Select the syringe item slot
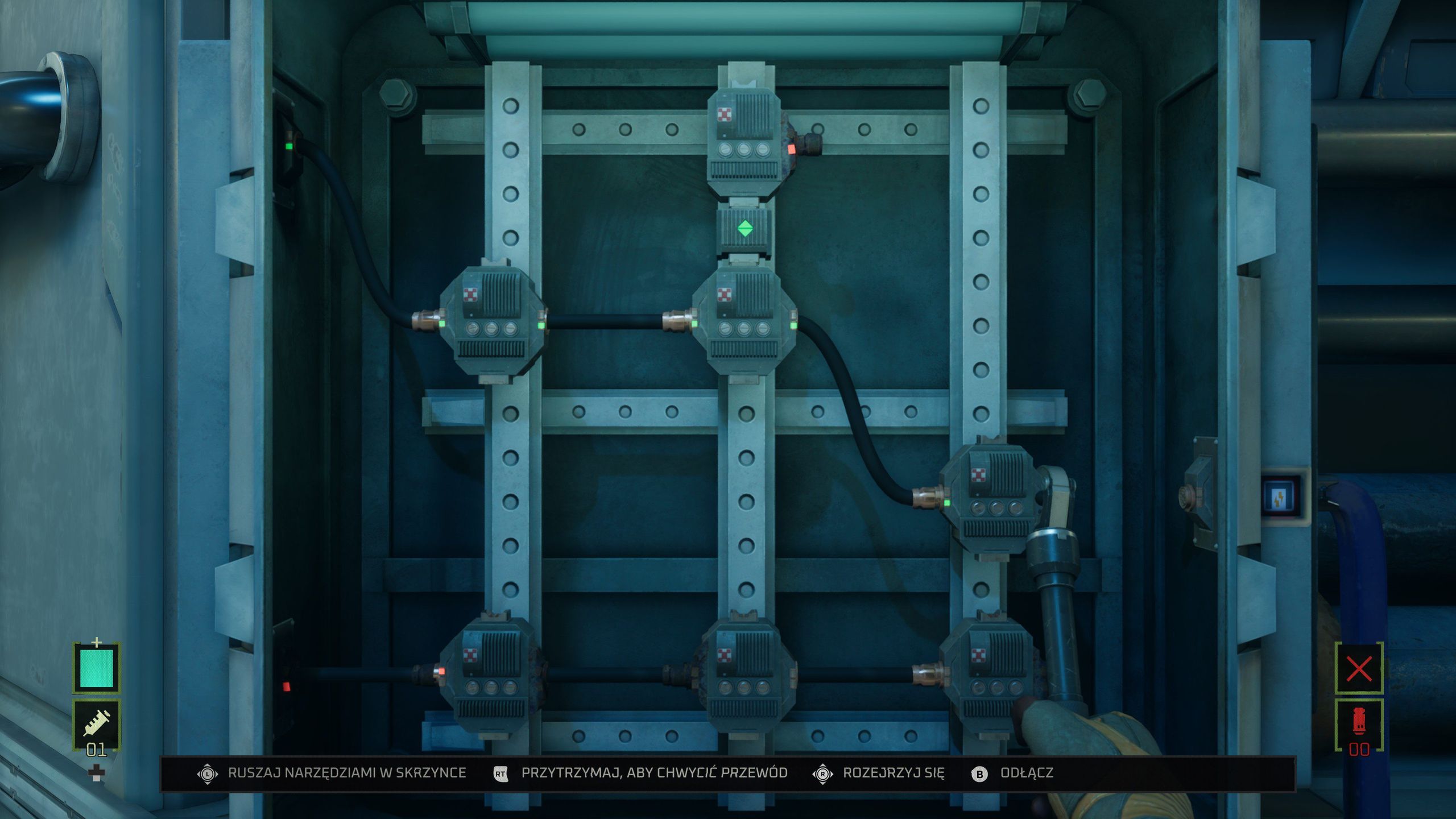The height and width of the screenshot is (819, 1456). (96, 723)
